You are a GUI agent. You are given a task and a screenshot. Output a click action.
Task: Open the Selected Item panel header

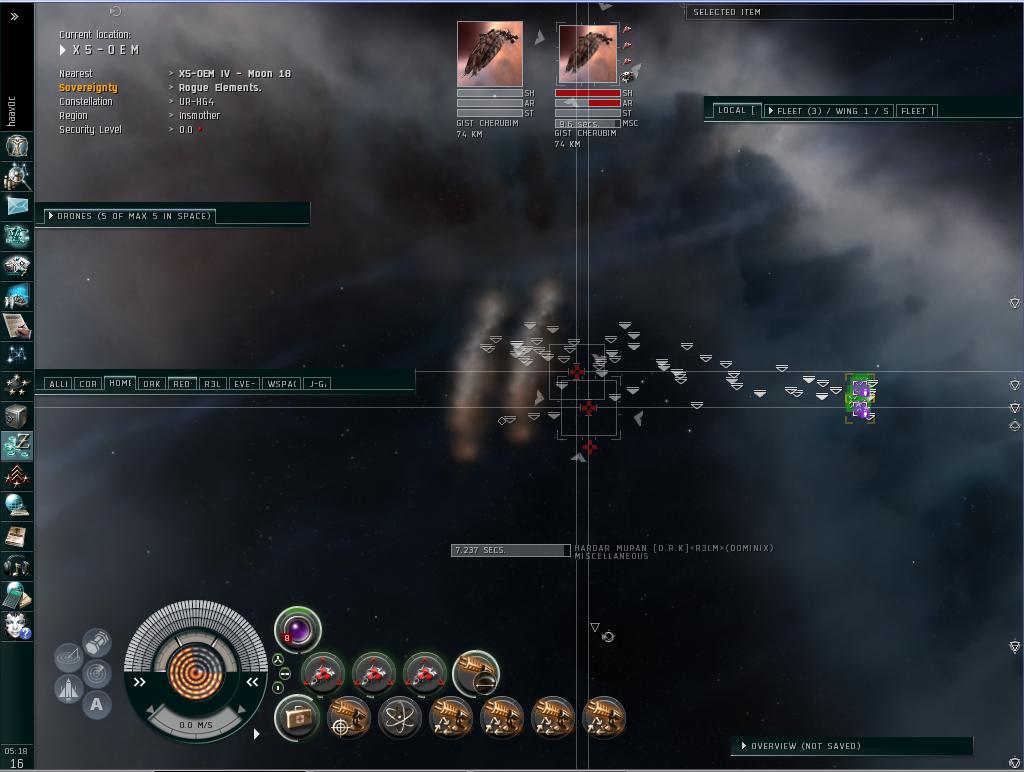tap(818, 12)
